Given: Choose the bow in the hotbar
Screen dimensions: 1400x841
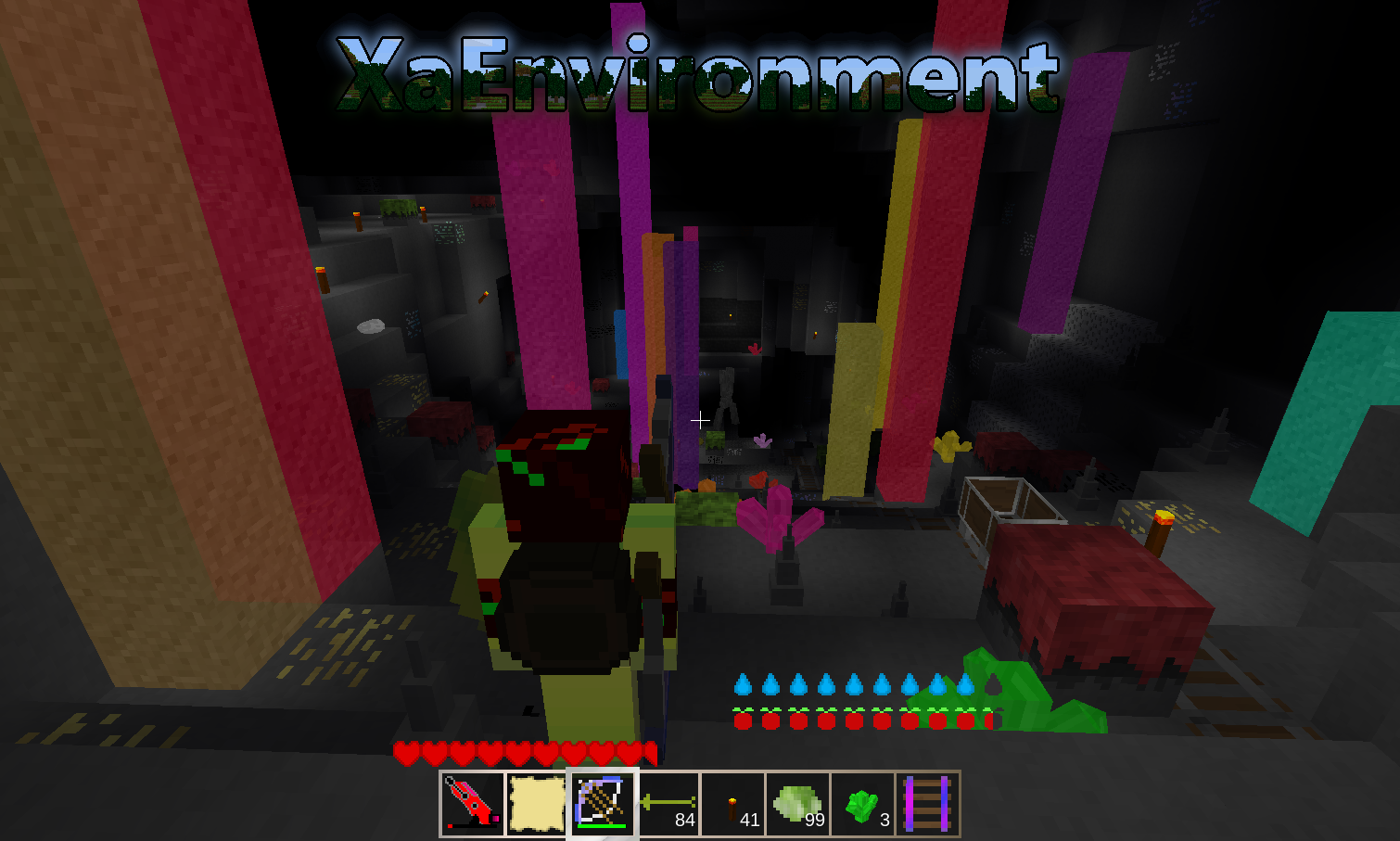Looking at the screenshot, I should coord(602,803).
